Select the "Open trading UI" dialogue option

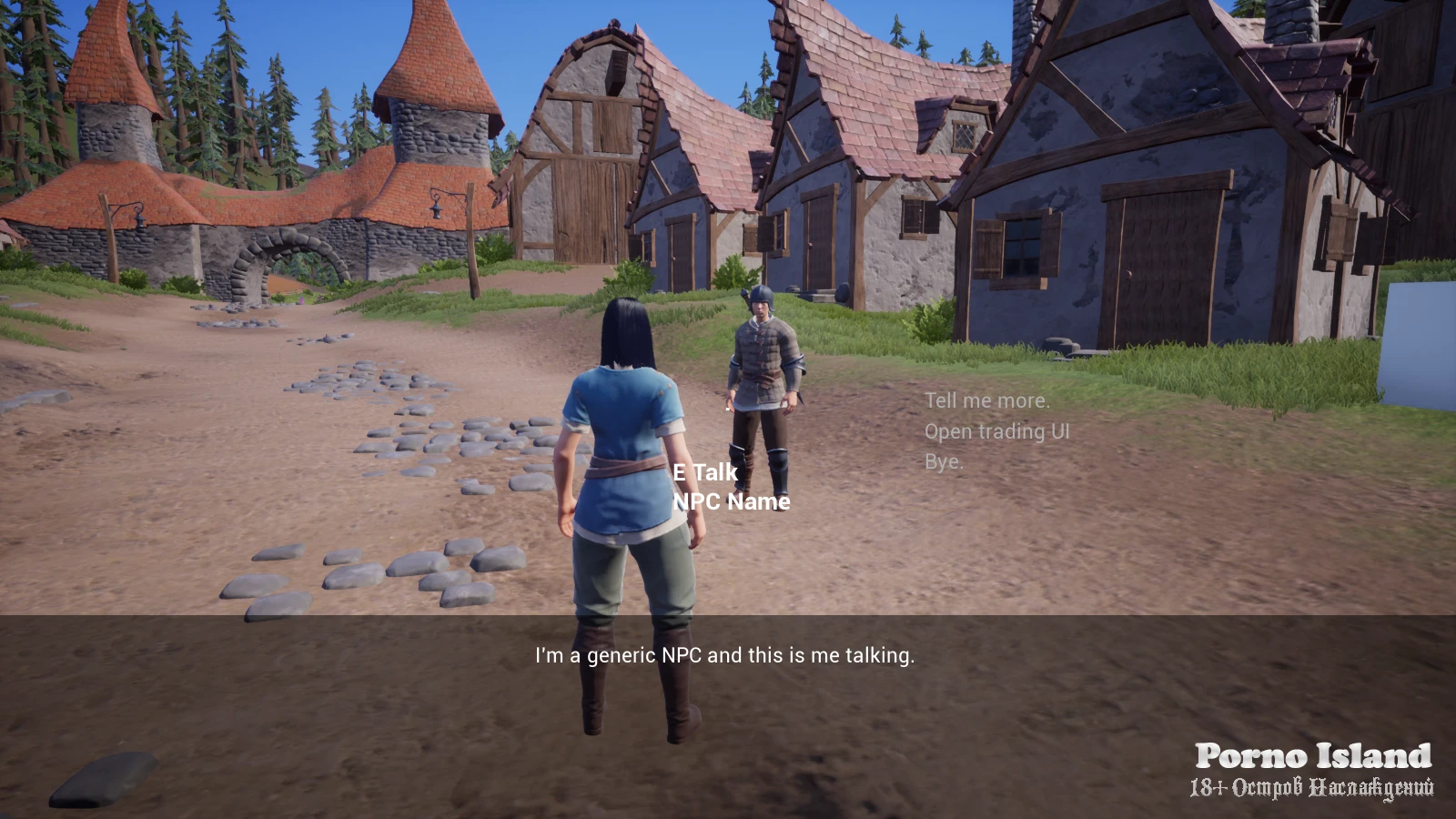(996, 431)
